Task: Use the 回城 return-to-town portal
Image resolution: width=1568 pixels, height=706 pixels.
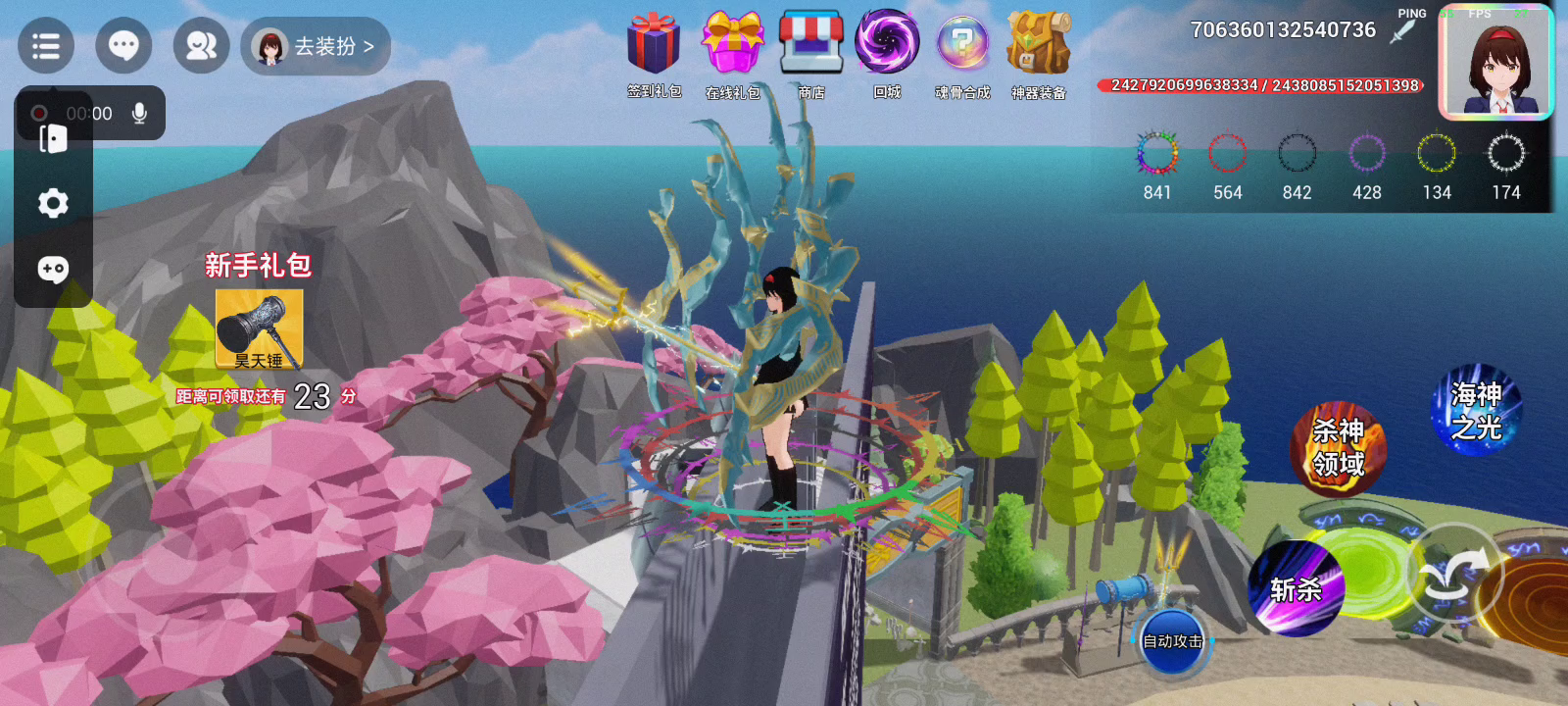Action: coord(887,44)
